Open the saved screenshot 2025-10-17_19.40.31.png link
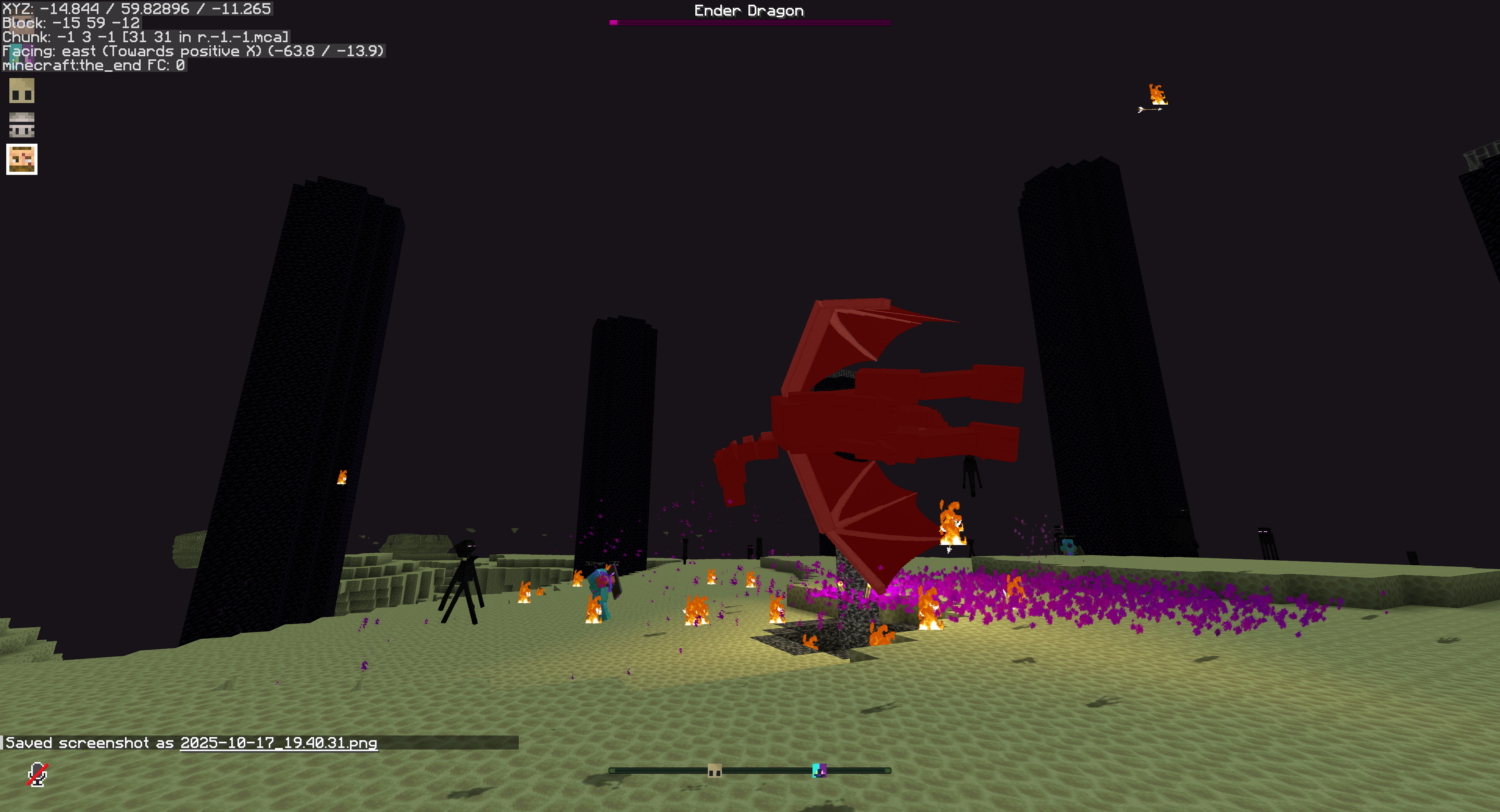The image size is (1500, 812). tap(279, 743)
